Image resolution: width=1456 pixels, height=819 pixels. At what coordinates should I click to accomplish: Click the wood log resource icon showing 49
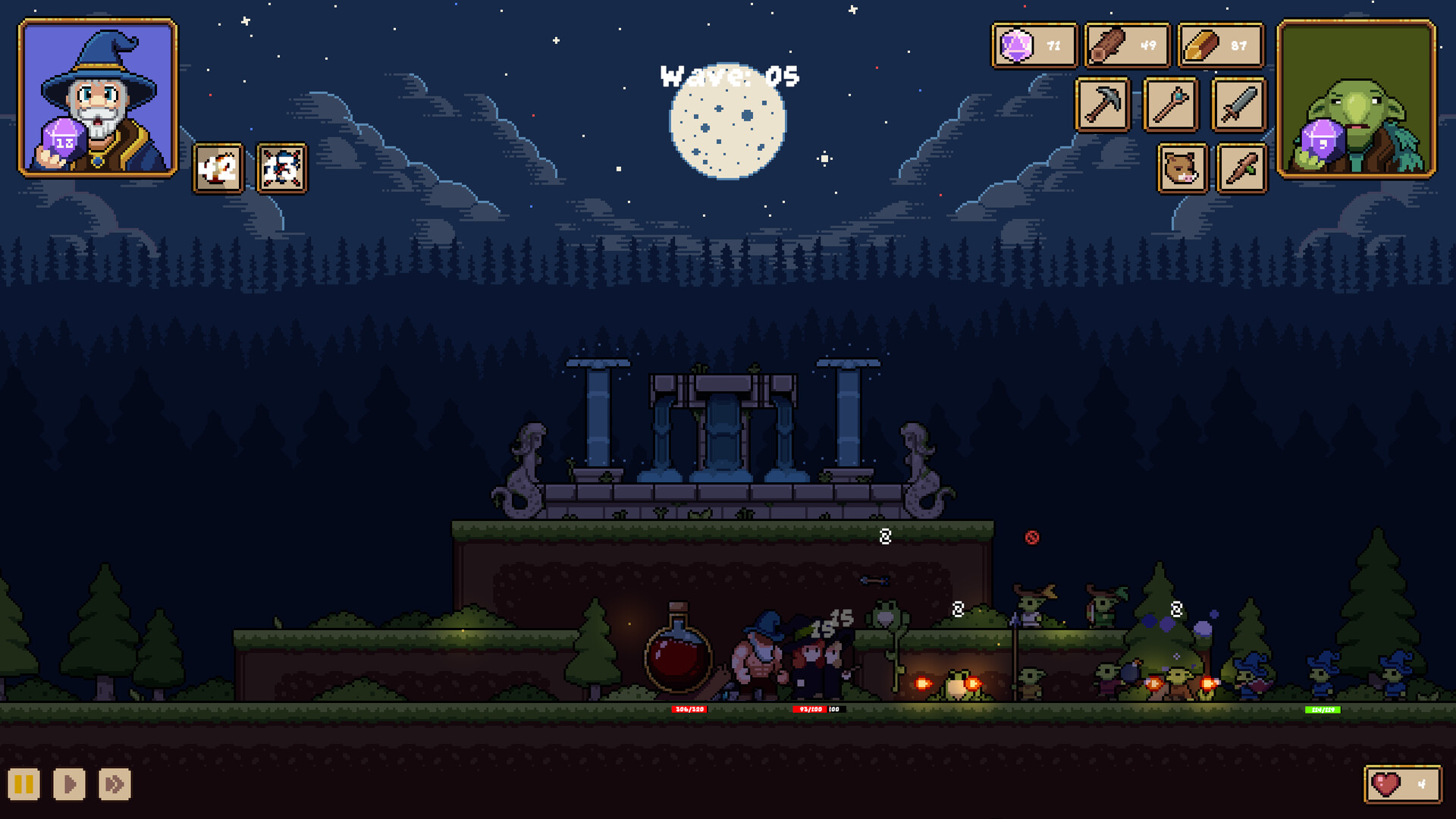pyautogui.click(x=1128, y=45)
